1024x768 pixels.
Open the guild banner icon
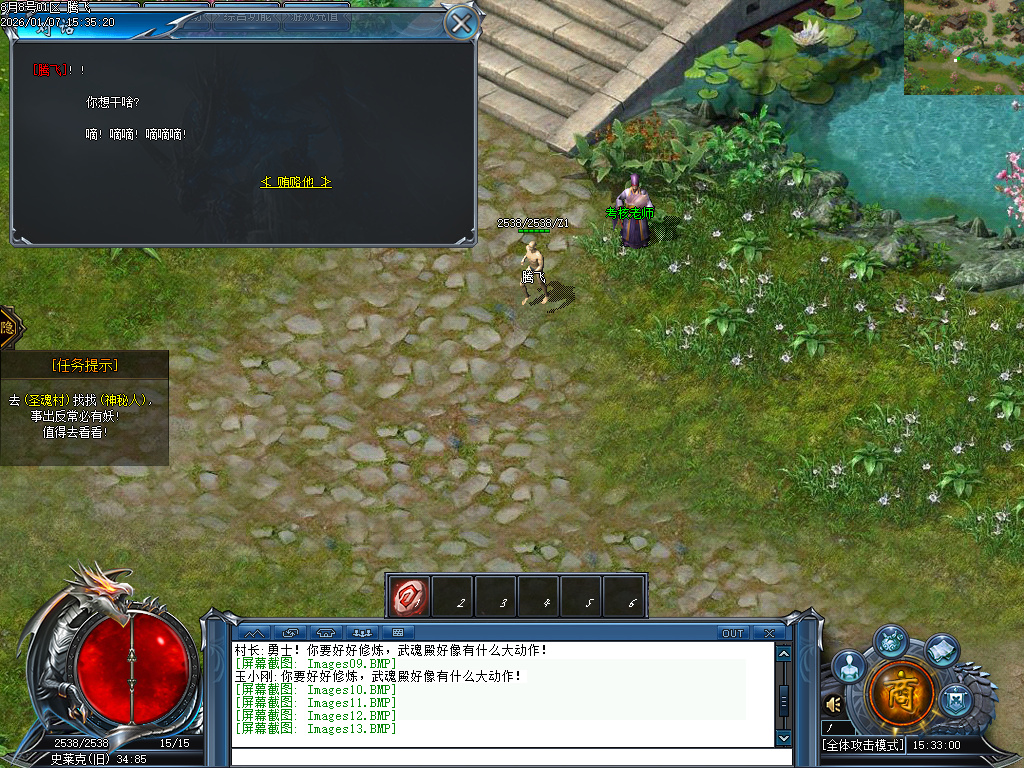tap(956, 697)
